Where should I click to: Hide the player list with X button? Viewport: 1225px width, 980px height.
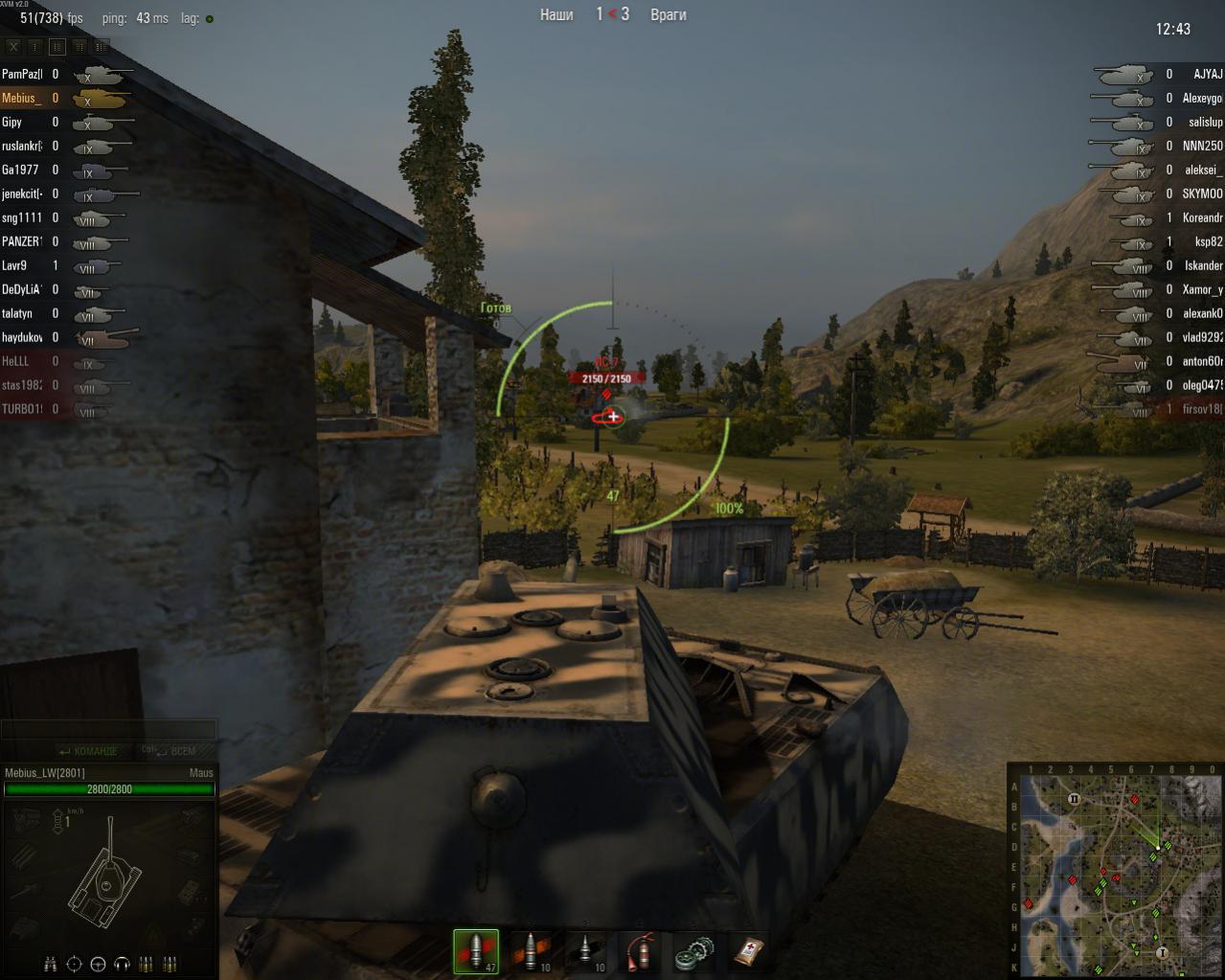pyautogui.click(x=13, y=46)
